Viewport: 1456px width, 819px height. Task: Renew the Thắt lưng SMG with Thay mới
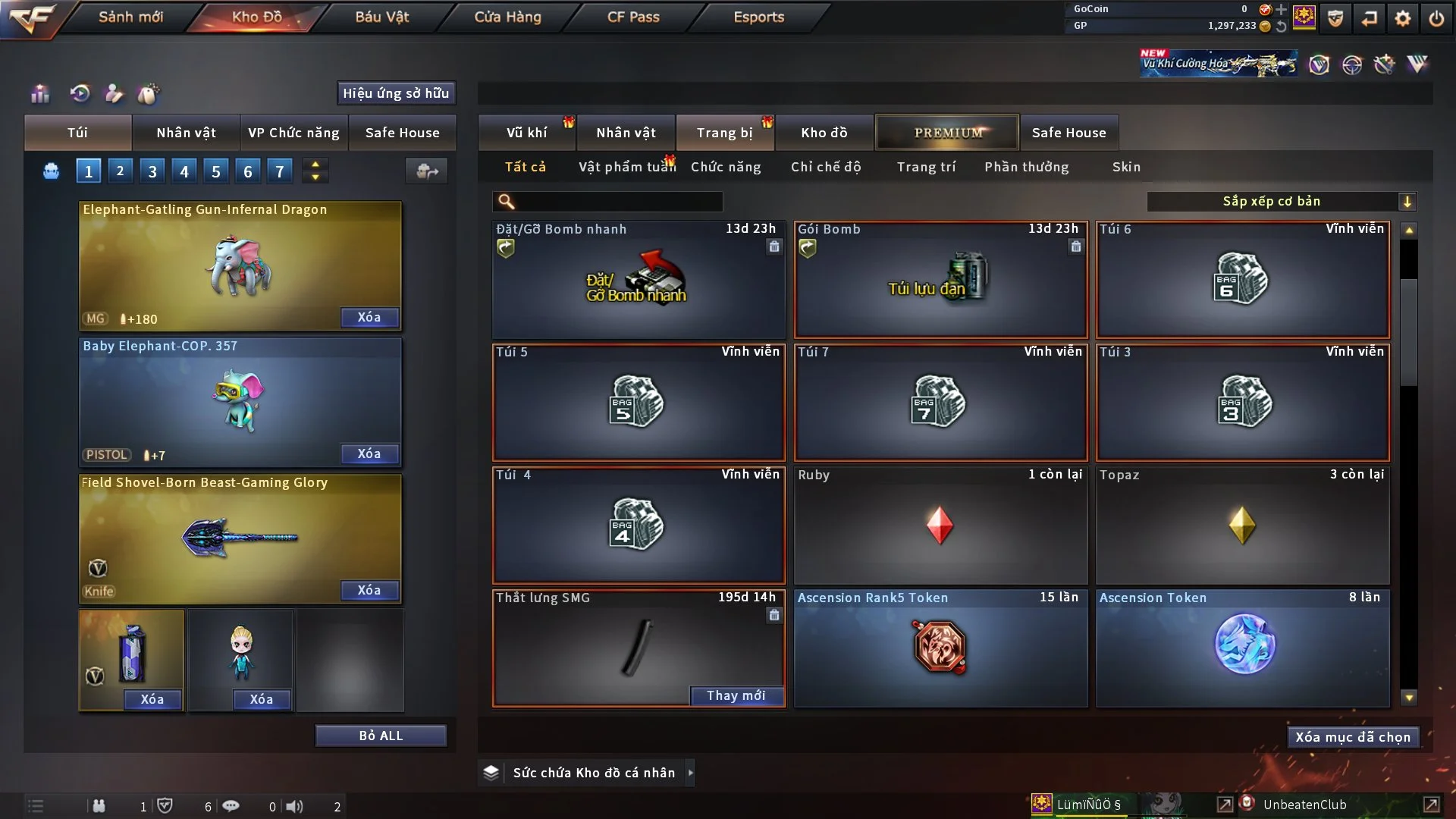pos(736,695)
